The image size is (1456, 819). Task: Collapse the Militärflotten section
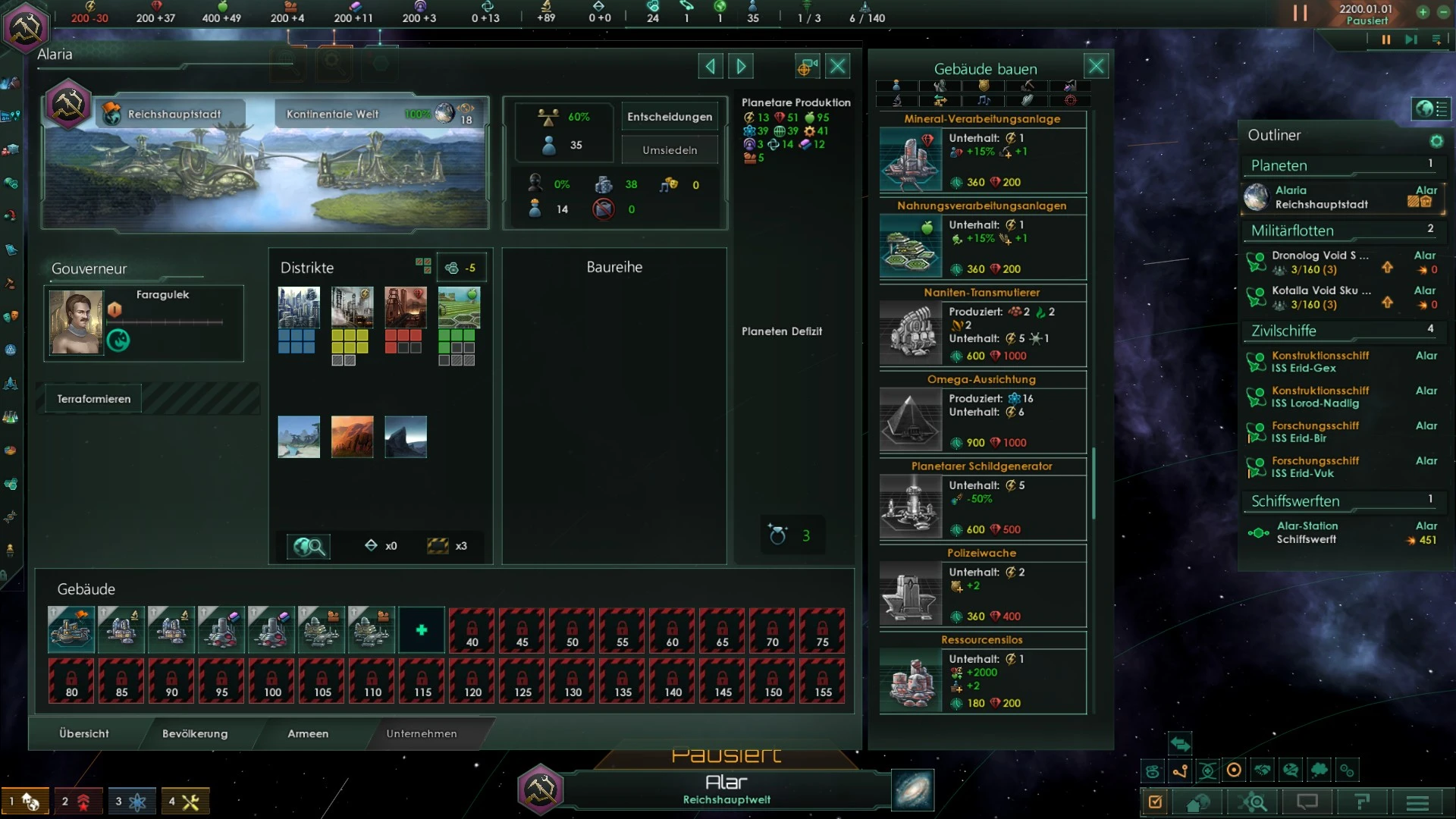coord(1342,231)
